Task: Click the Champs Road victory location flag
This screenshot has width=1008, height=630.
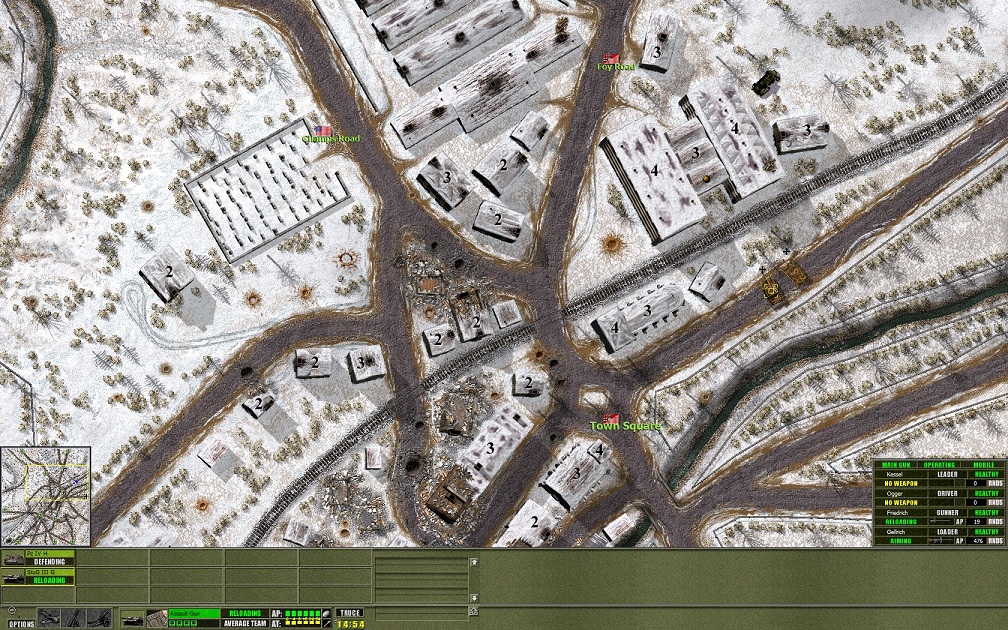Action: click(x=325, y=130)
